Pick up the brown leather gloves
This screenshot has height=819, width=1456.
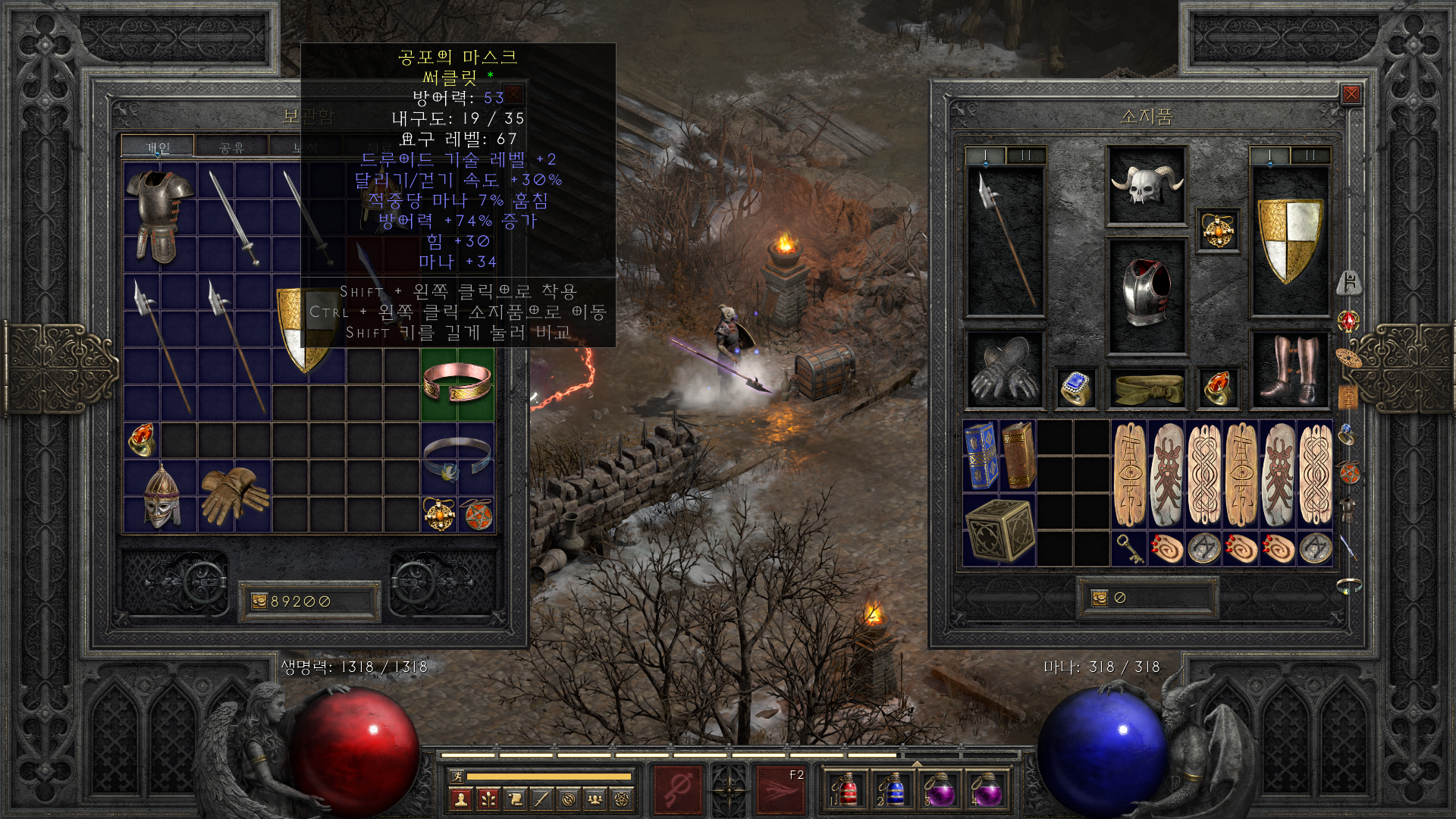(234, 496)
